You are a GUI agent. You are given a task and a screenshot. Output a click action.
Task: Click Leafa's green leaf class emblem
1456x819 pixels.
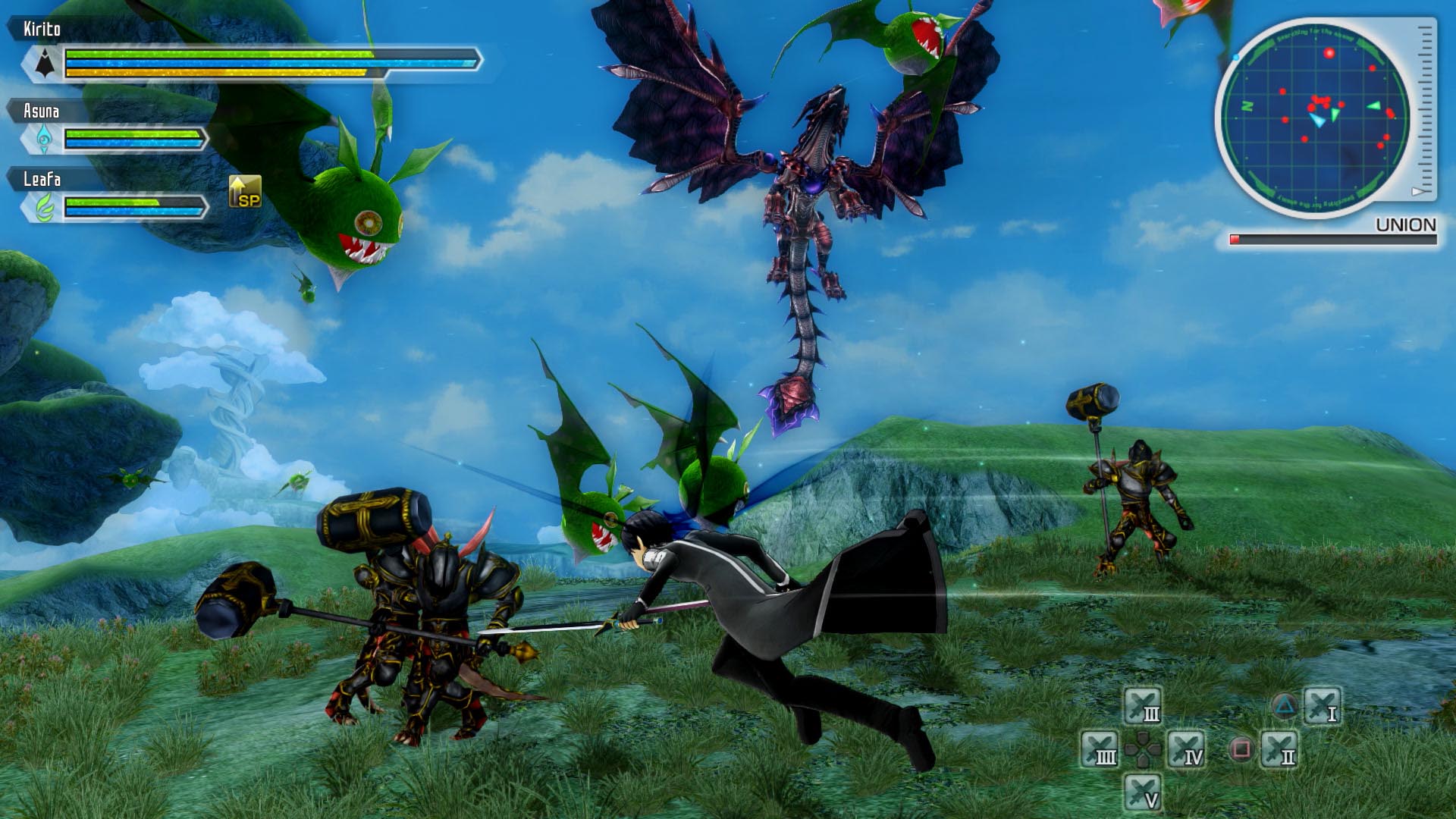(x=44, y=203)
